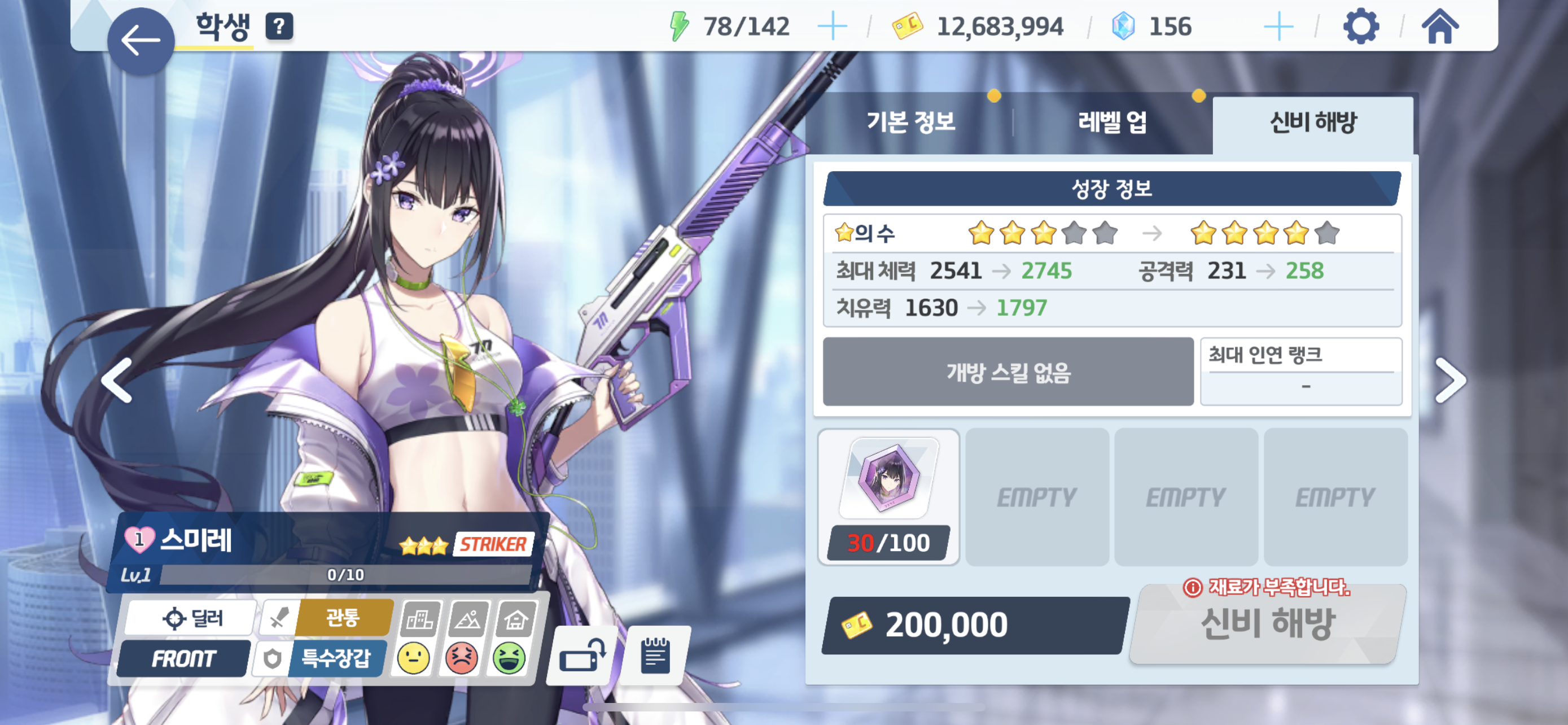1568x725 pixels.
Task: Switch to the 레벨 업 tab
Action: point(1111,123)
